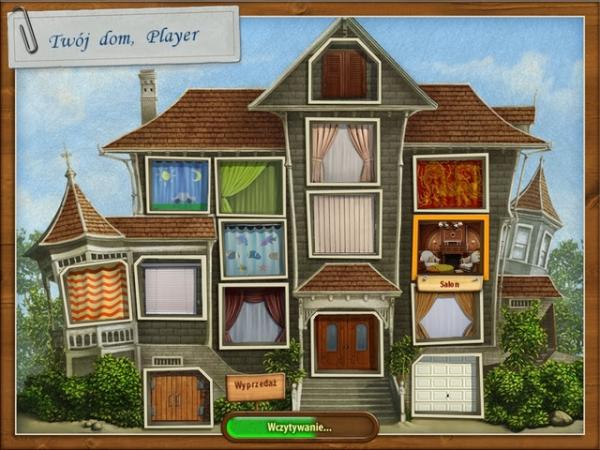Image resolution: width=600 pixels, height=450 pixels.
Task: Select the highlighted Salon room
Action: (450, 250)
